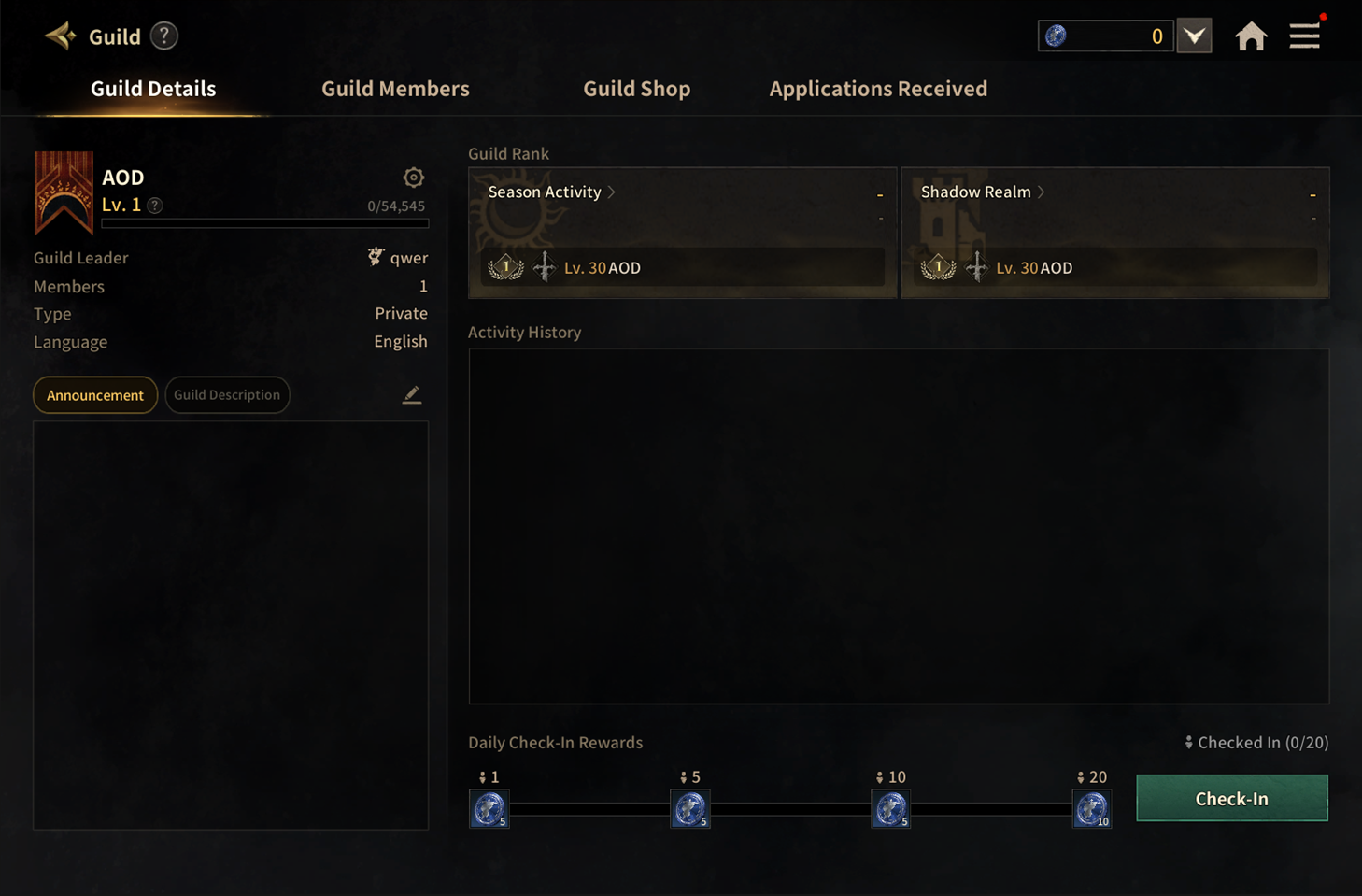Select the 20 check-ins reward icon
The height and width of the screenshot is (896, 1362).
click(x=1091, y=809)
